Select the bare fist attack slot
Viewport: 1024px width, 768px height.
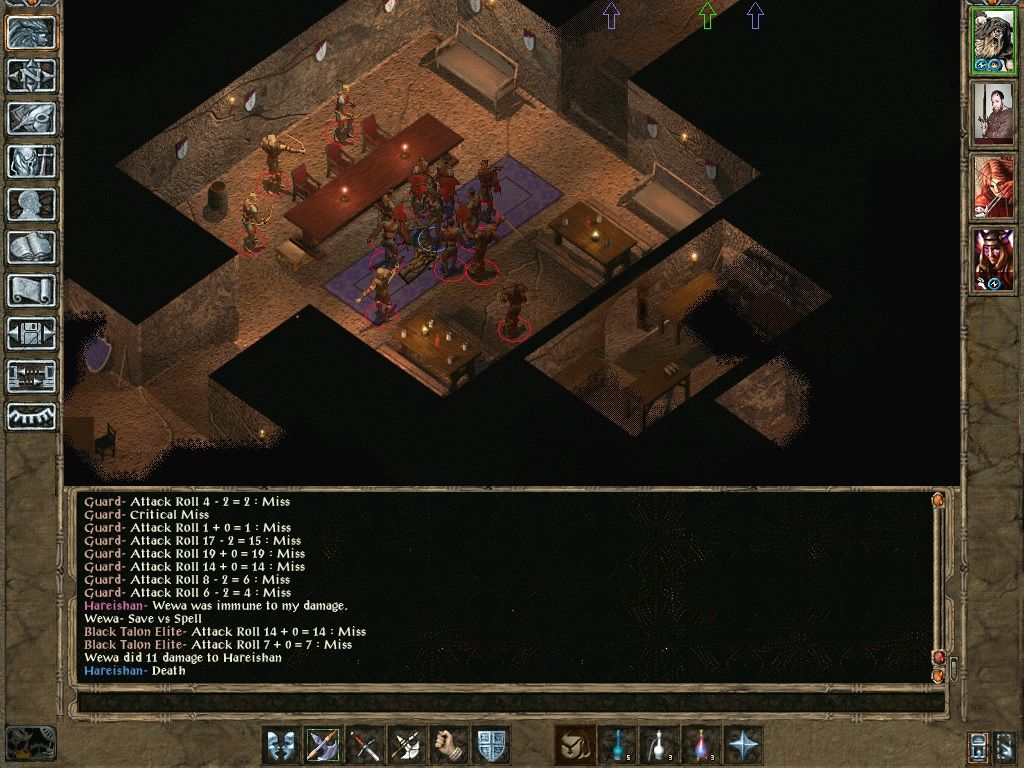click(x=450, y=746)
